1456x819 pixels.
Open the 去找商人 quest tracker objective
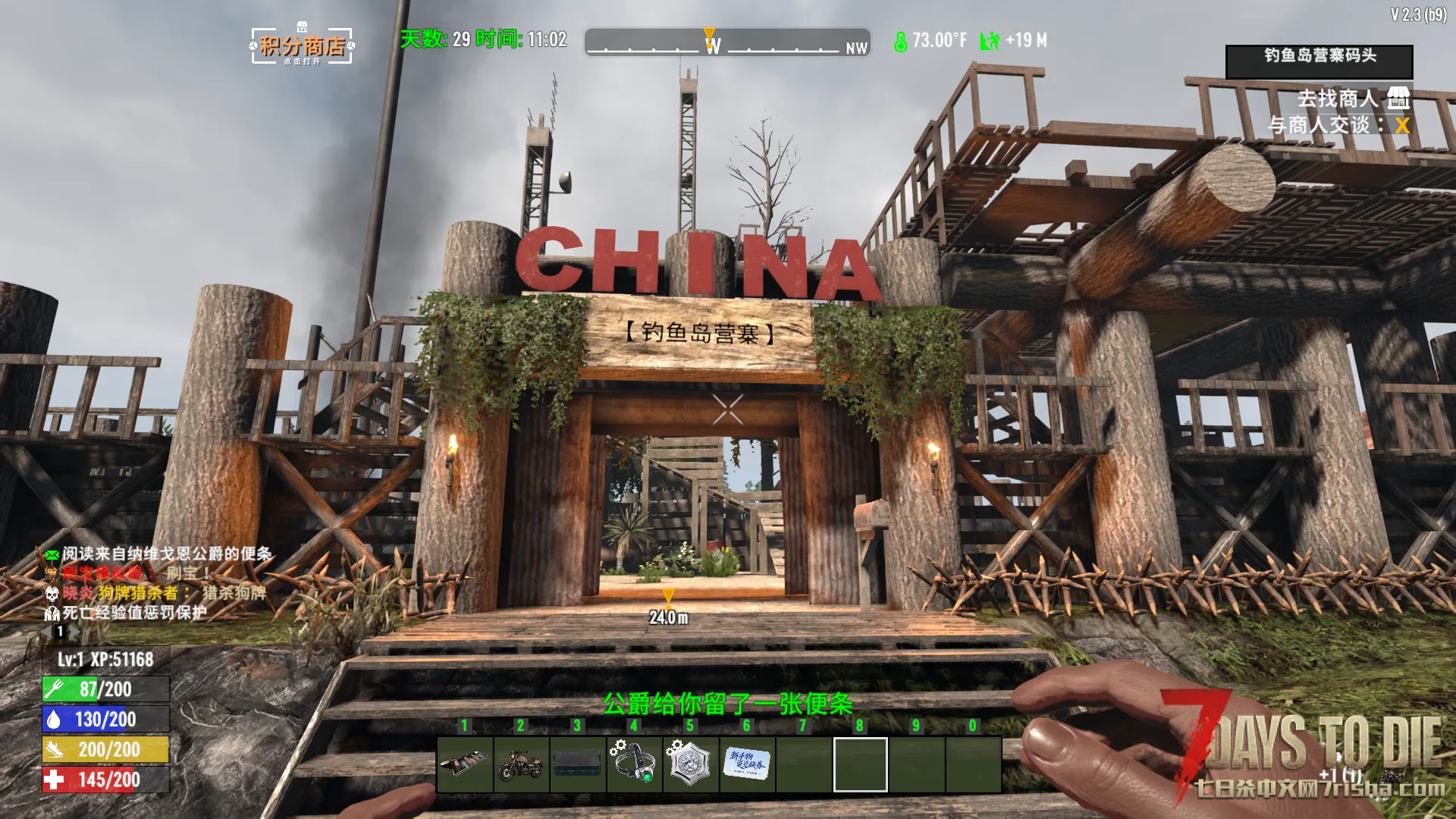point(1338,99)
